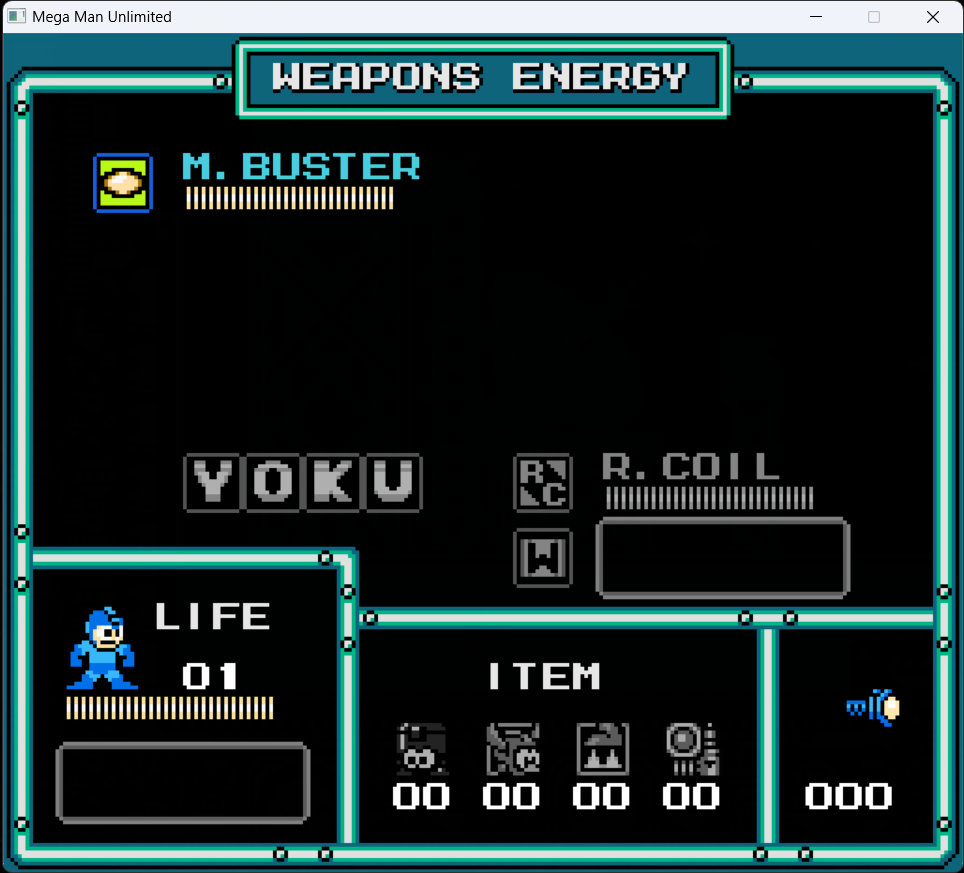Choose the R. Coil item icon
This screenshot has width=964, height=873.
pyautogui.click(x=542, y=482)
